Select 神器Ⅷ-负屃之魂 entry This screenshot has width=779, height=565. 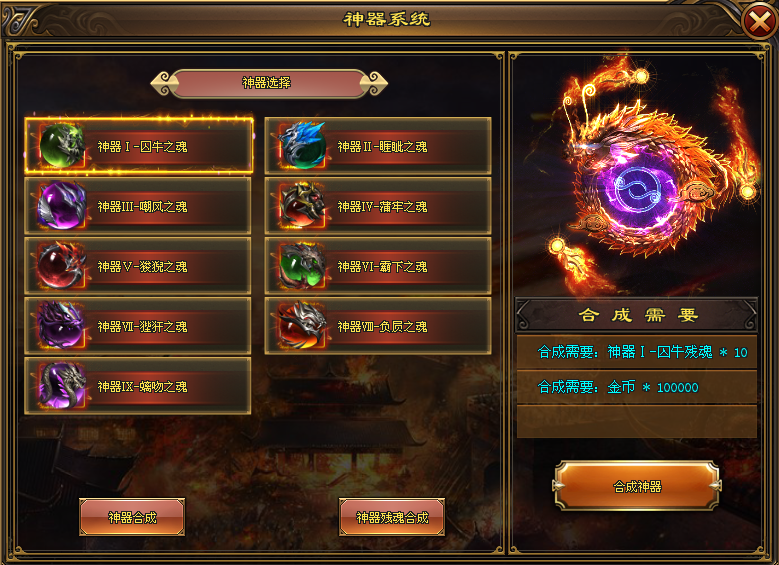point(378,327)
